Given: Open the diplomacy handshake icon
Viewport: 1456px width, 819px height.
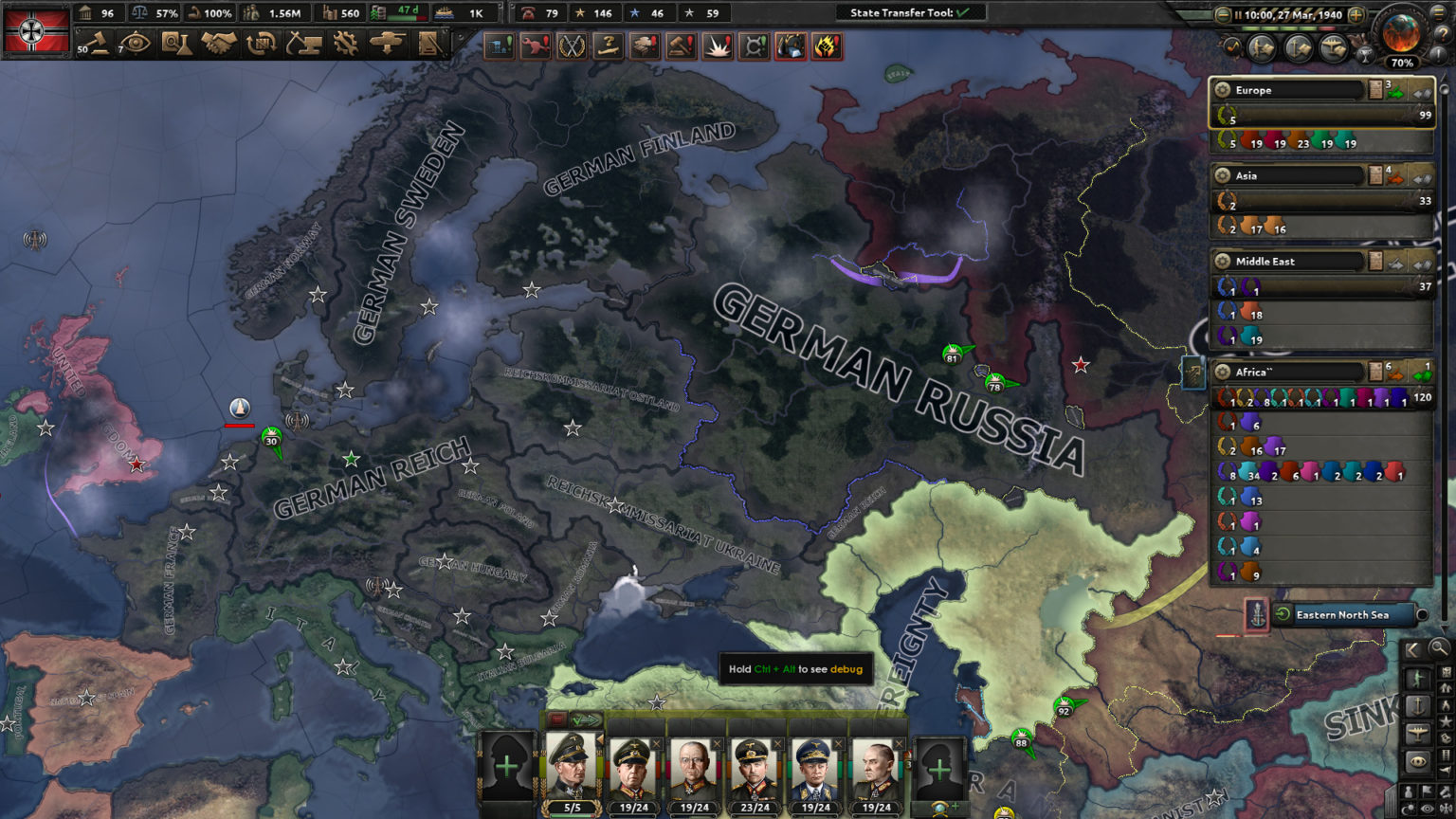Looking at the screenshot, I should 218,45.
